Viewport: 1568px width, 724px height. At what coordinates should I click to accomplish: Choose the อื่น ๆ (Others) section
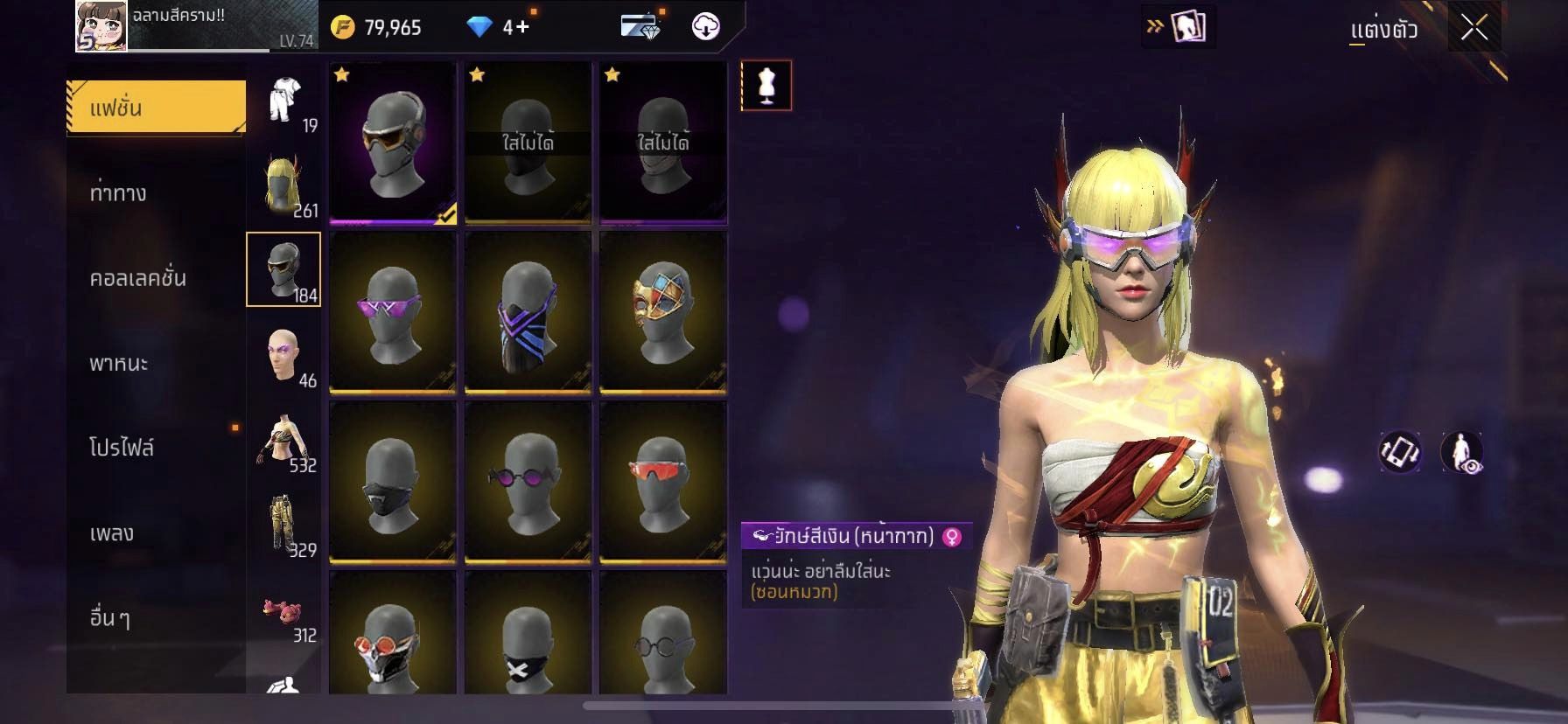[x=110, y=617]
